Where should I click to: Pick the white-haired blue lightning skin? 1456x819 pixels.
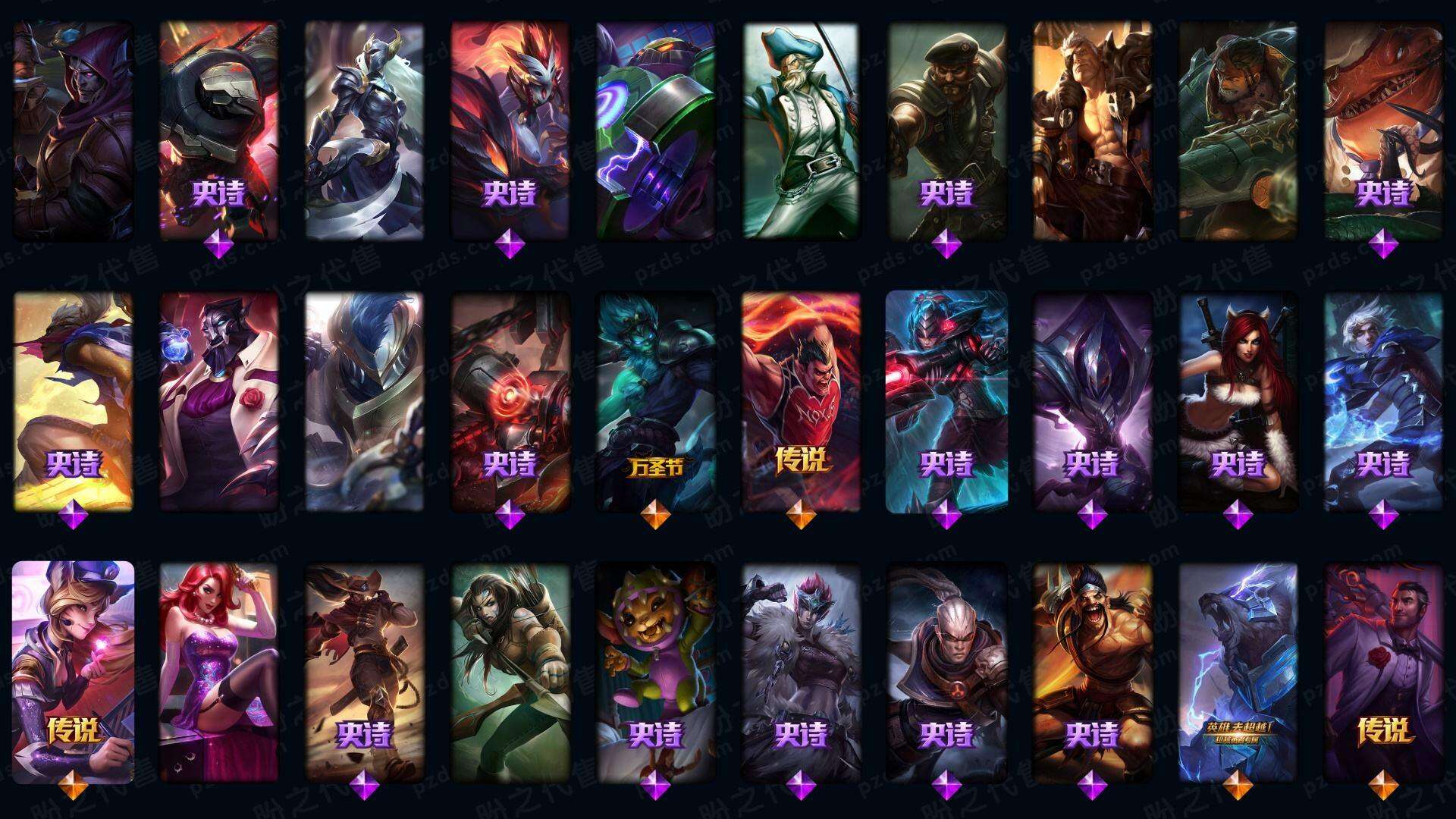point(1383,402)
